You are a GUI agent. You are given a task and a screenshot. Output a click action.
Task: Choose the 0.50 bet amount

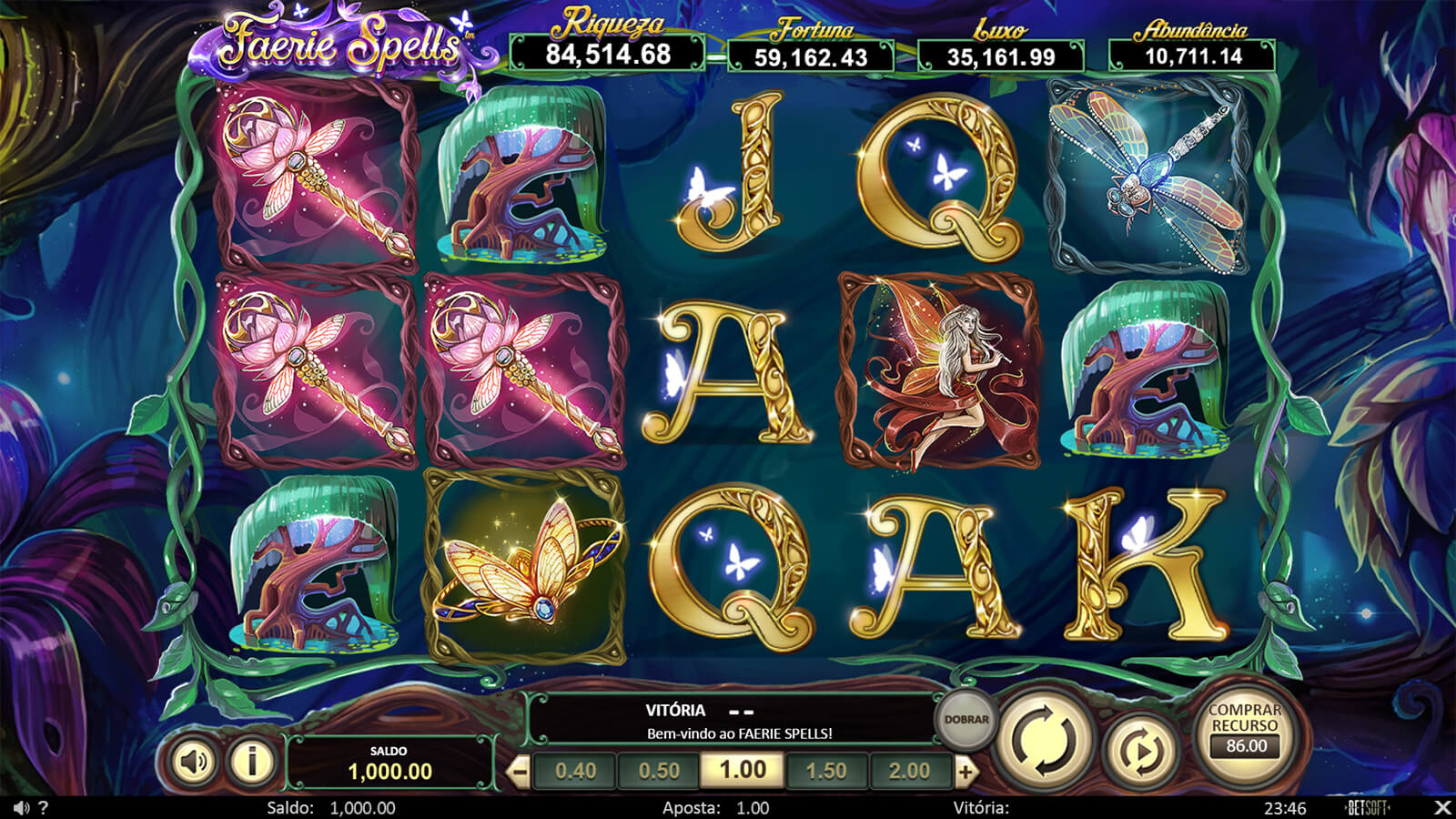pyautogui.click(x=659, y=771)
